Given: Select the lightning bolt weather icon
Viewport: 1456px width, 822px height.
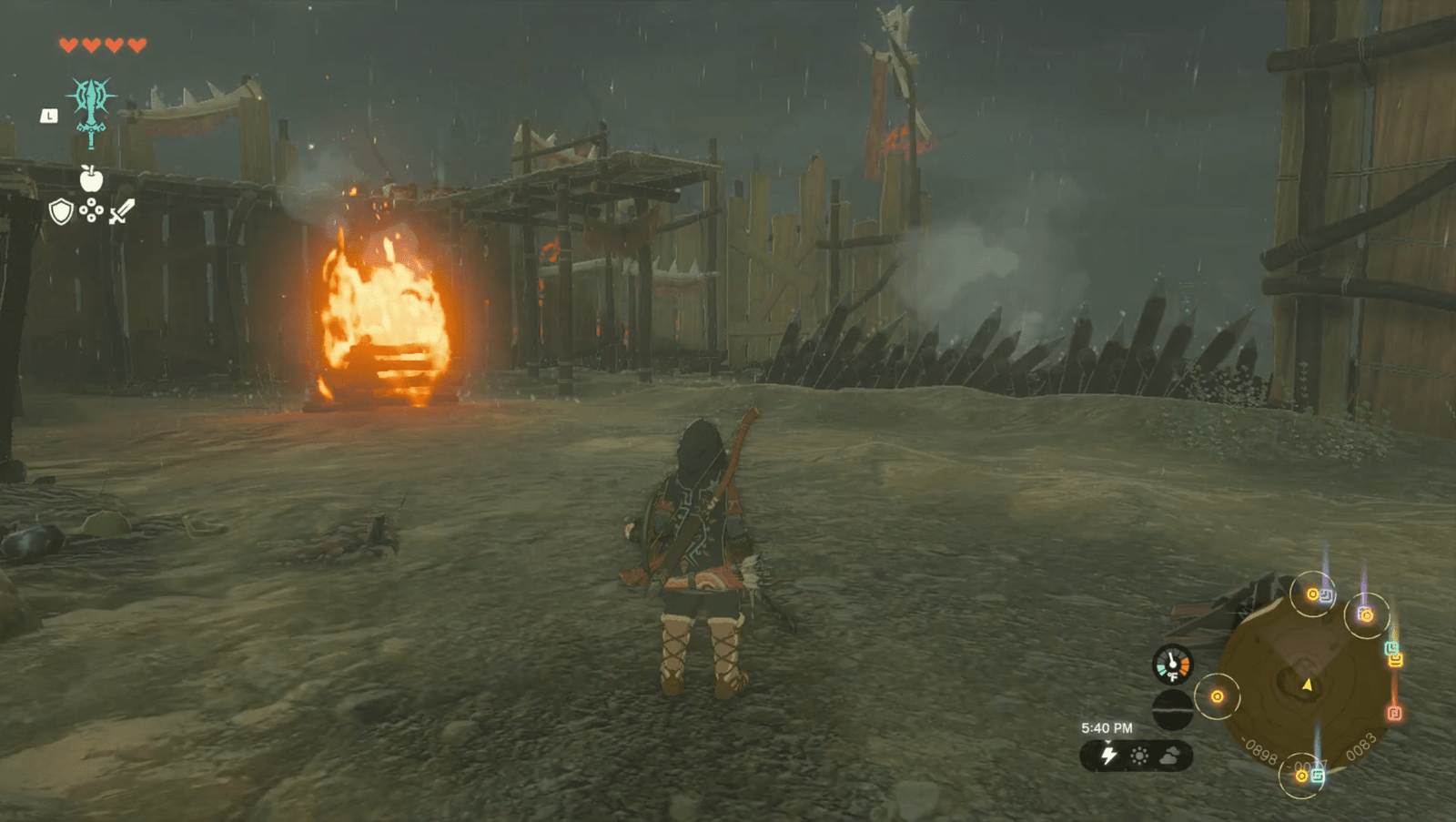Looking at the screenshot, I should pyautogui.click(x=1108, y=756).
